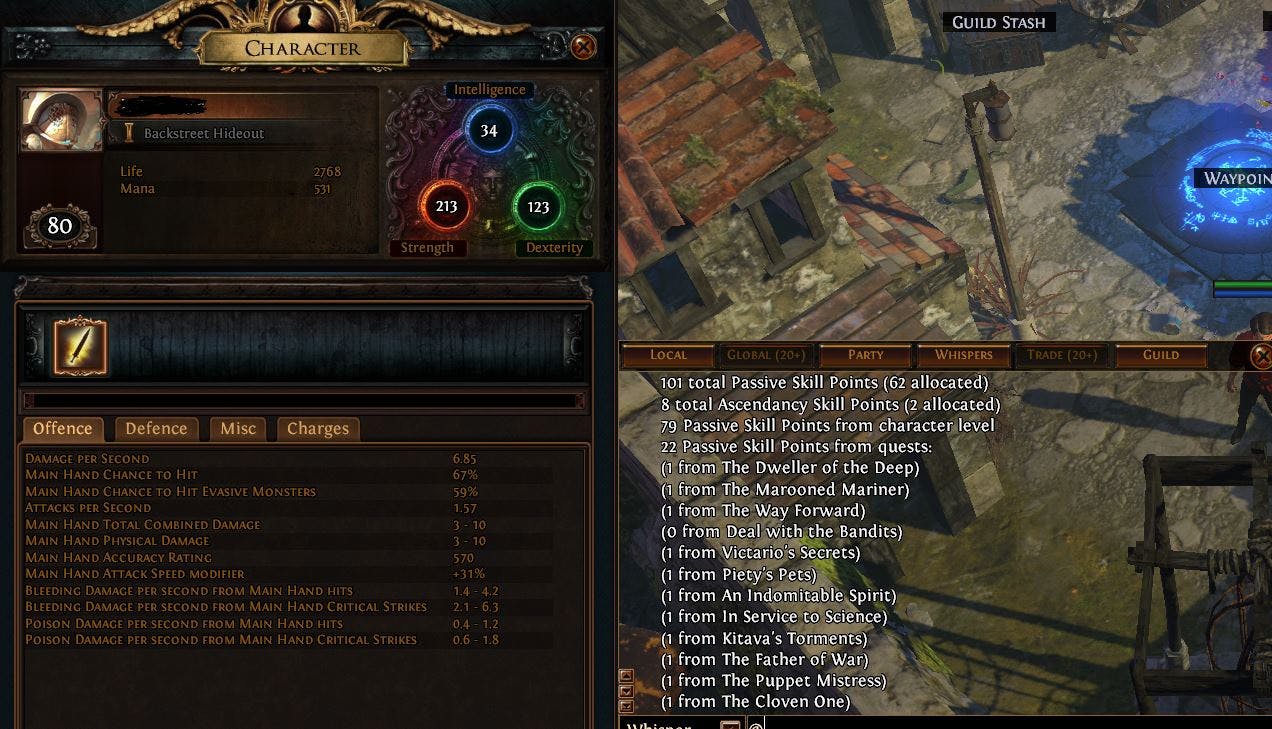
Task: Open the Defence stats tab
Action: click(156, 429)
